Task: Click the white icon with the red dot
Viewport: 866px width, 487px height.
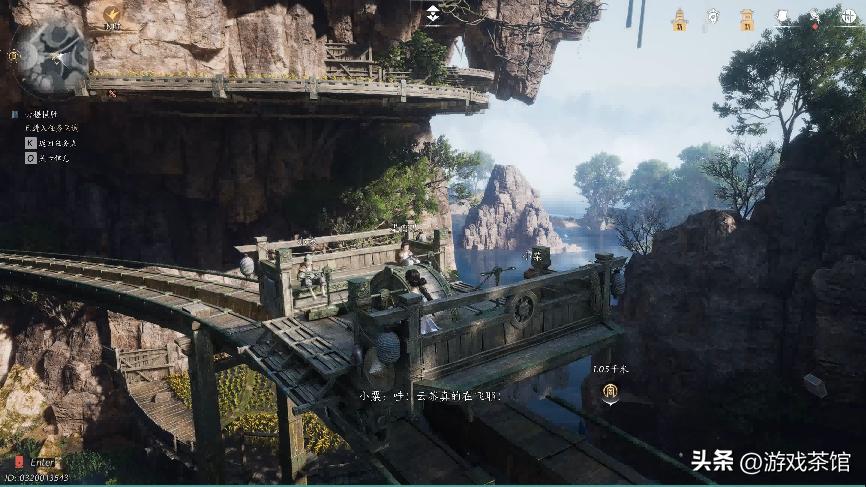Action: (x=814, y=18)
